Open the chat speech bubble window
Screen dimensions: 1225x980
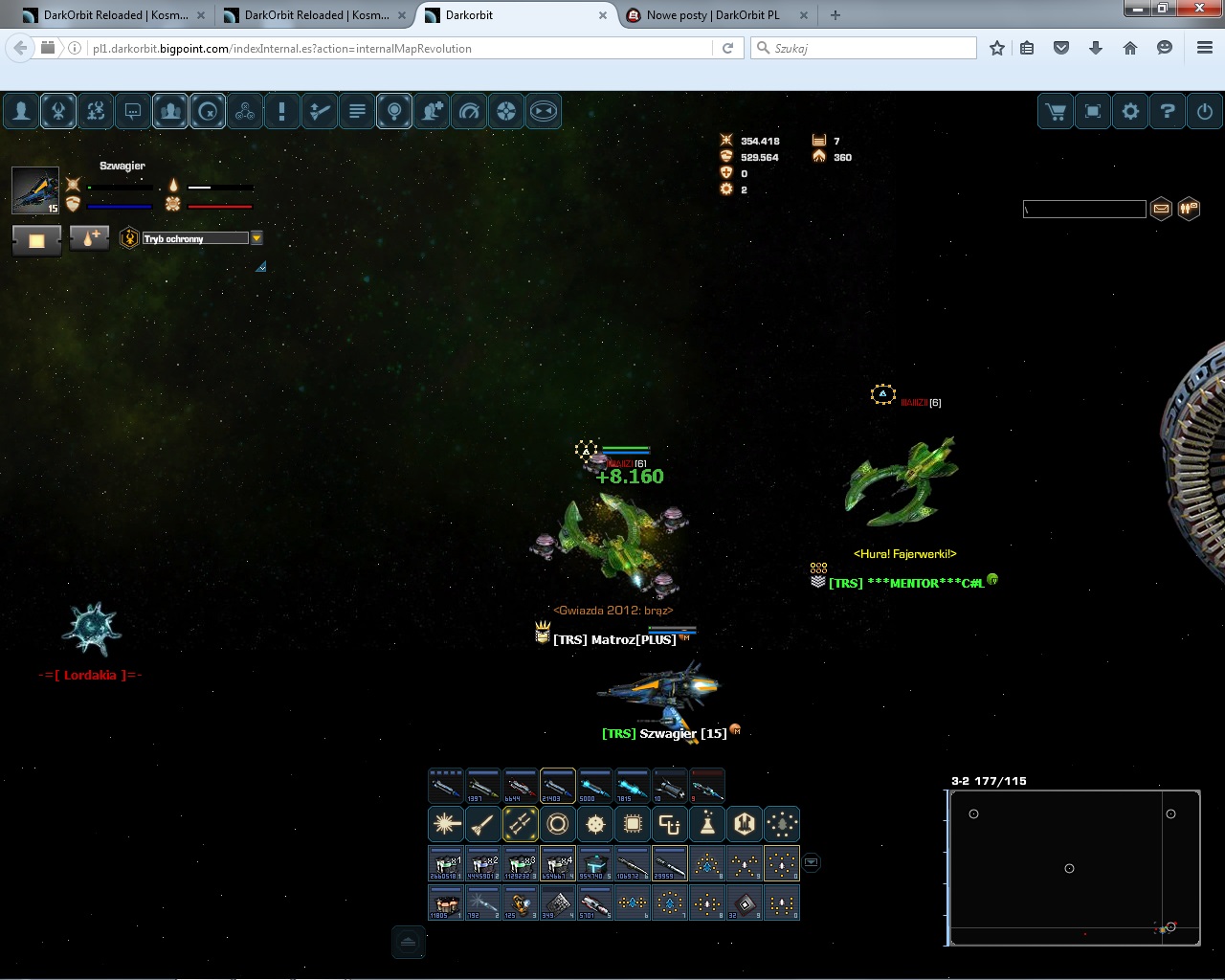tap(133, 112)
